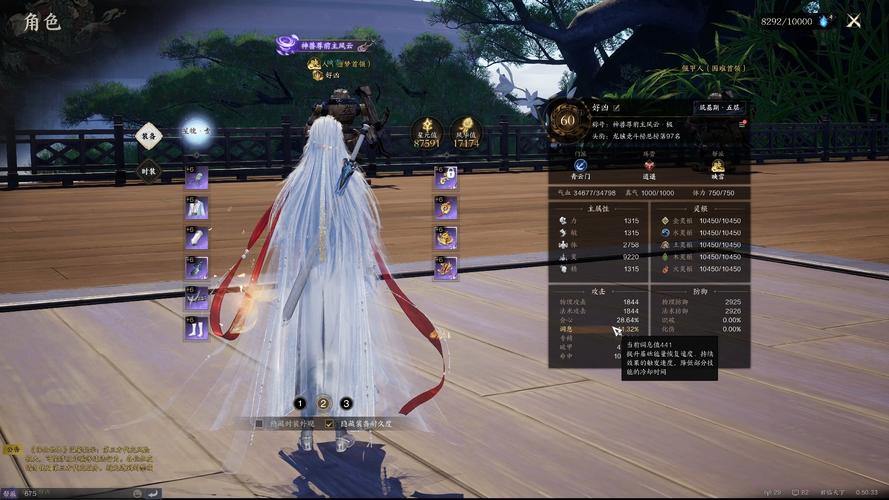Open the 青云门 sect icon
Image resolution: width=889 pixels, height=500 pixels.
tap(580, 165)
